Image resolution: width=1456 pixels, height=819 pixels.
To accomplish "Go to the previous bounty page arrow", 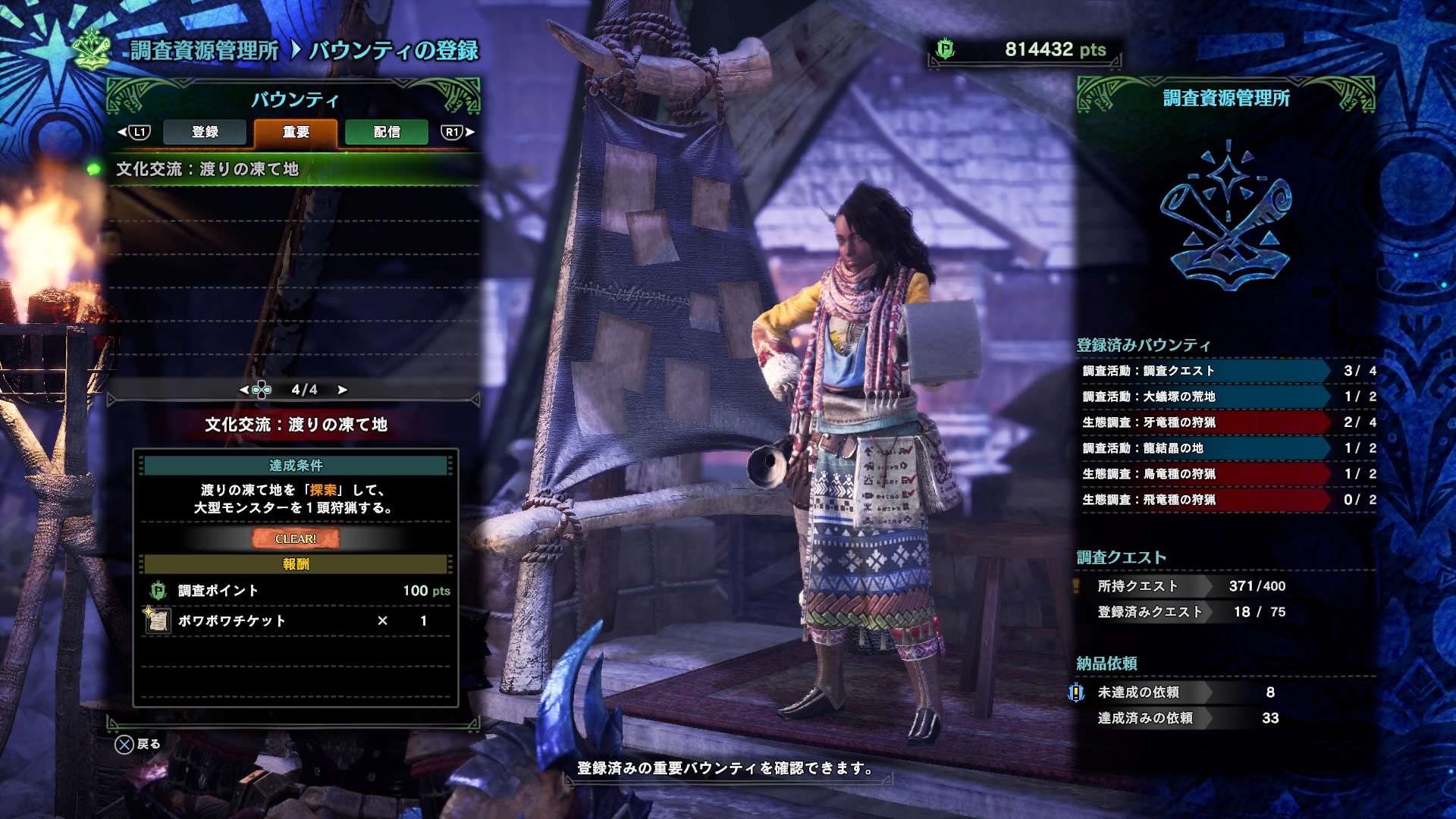I will click(244, 390).
